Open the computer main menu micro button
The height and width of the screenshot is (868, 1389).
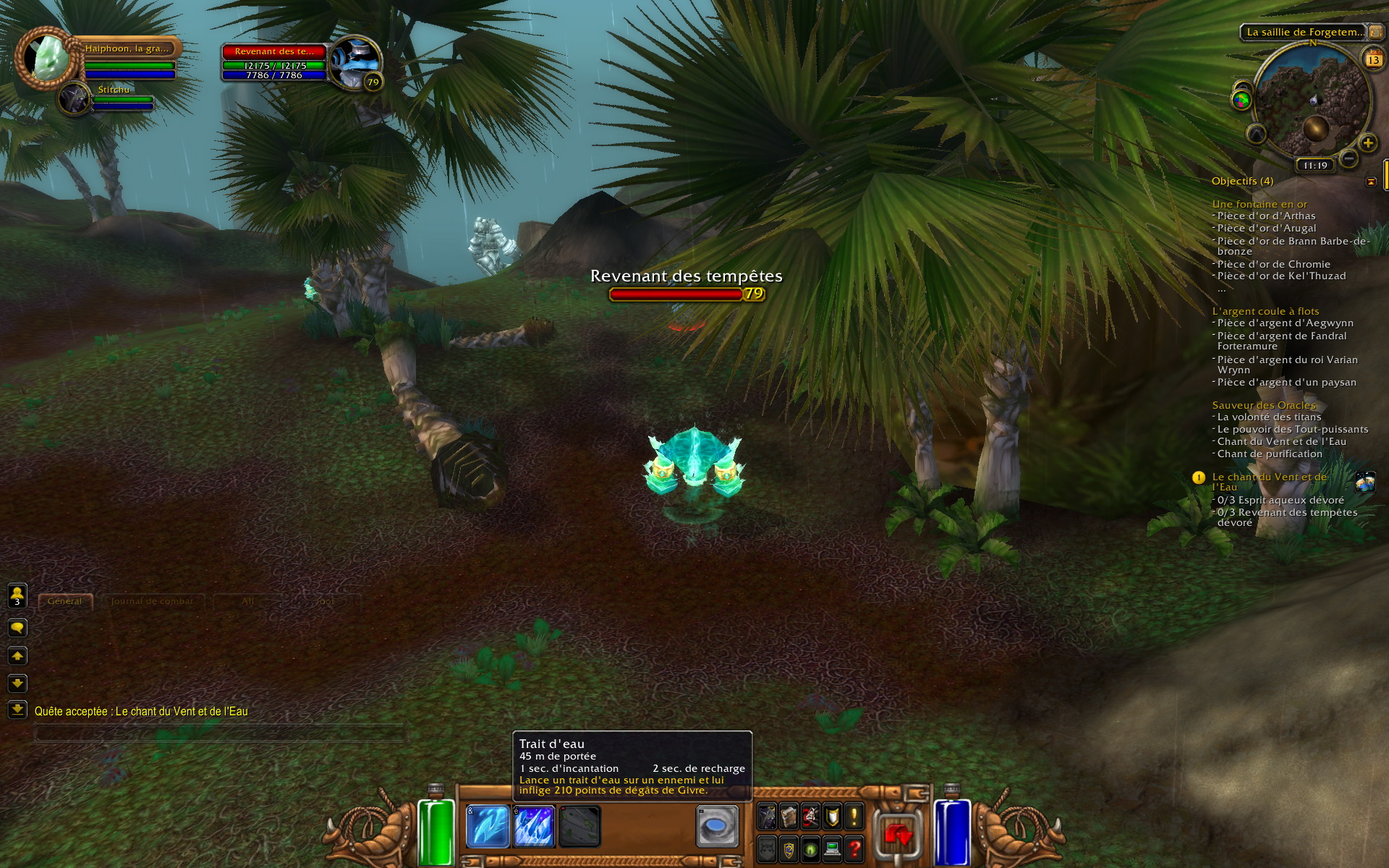point(832,848)
